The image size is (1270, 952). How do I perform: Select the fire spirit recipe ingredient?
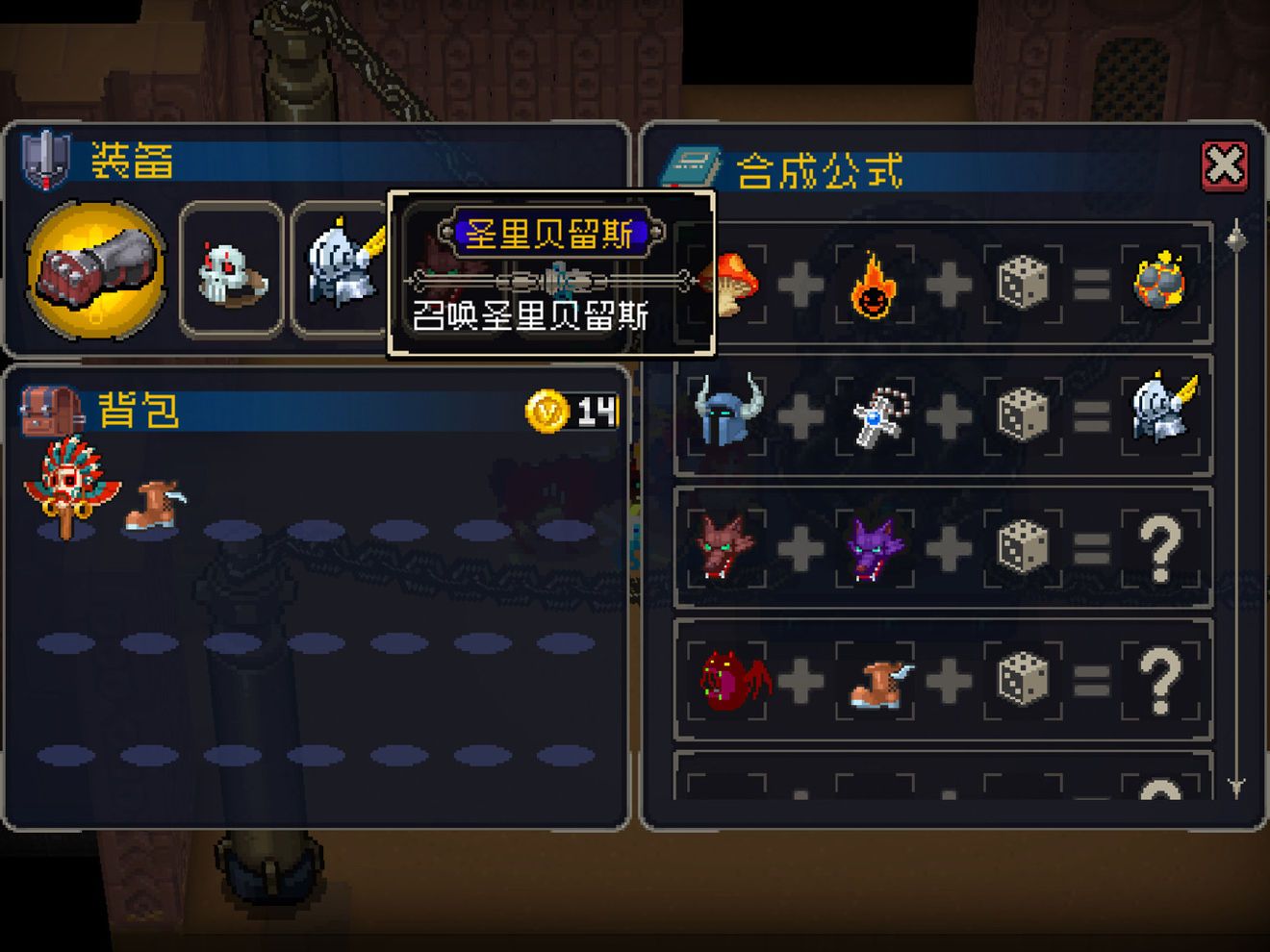click(875, 285)
